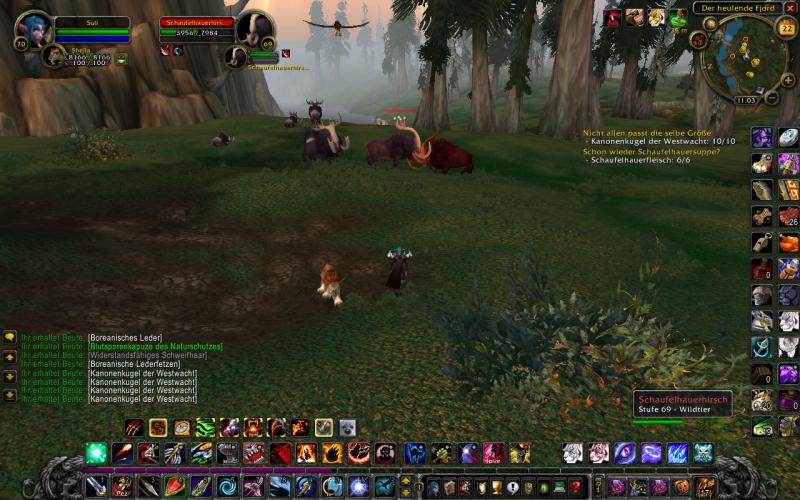Image resolution: width=800 pixels, height=500 pixels.
Task: Open the calendar showing day 22
Action: (x=786, y=28)
